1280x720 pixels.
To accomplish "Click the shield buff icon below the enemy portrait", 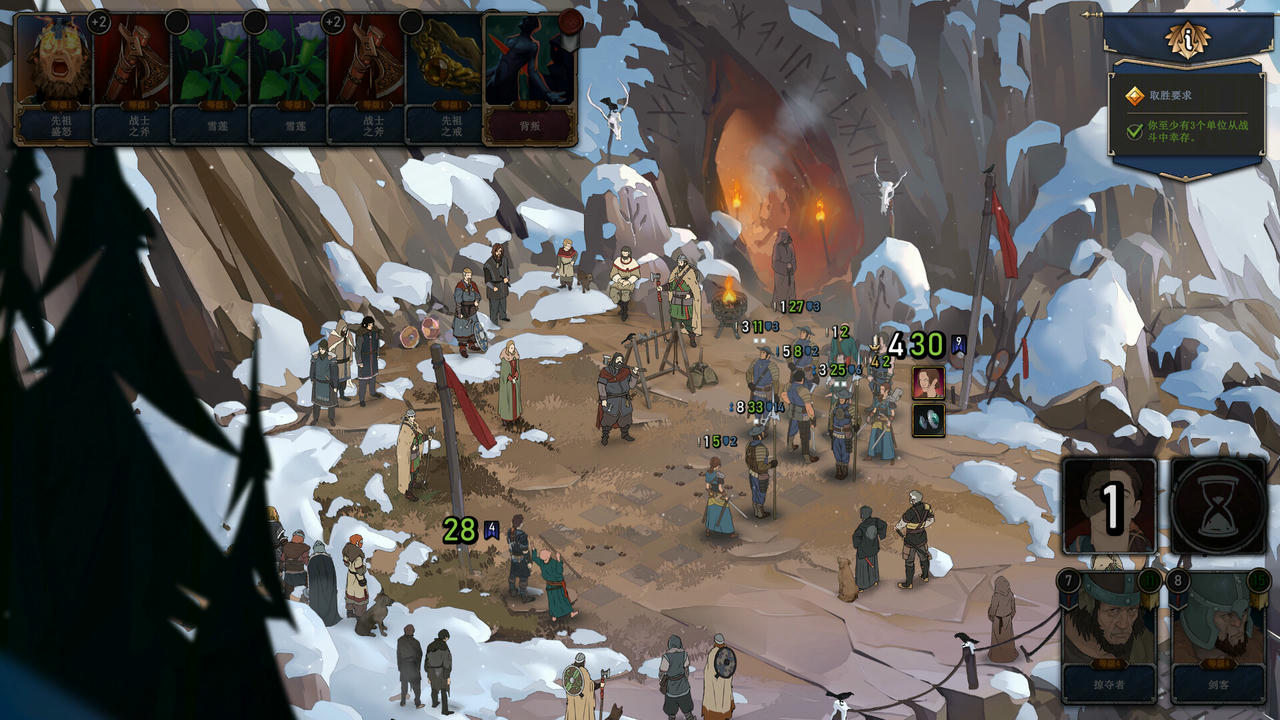I will point(930,418).
